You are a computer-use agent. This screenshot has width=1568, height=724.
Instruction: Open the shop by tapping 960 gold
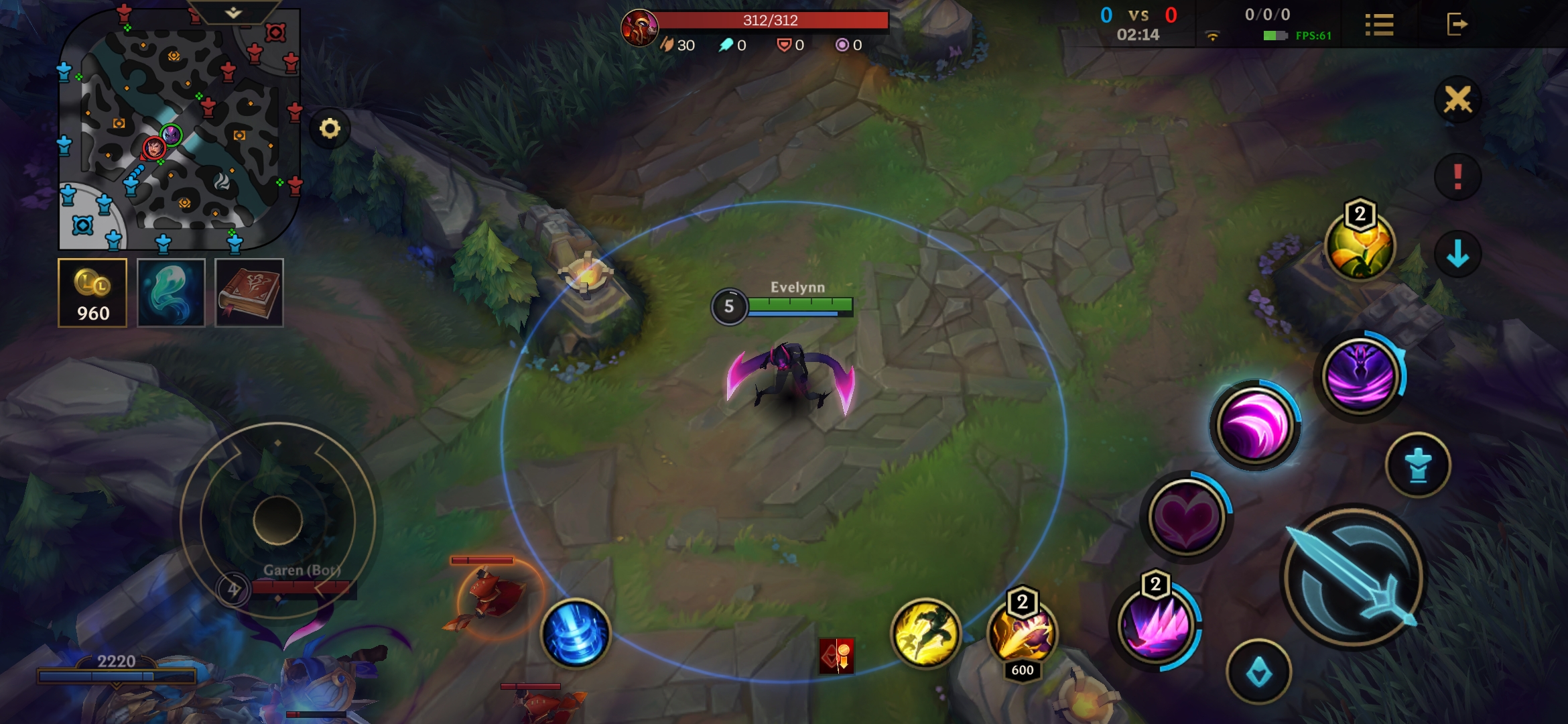pyautogui.click(x=92, y=293)
